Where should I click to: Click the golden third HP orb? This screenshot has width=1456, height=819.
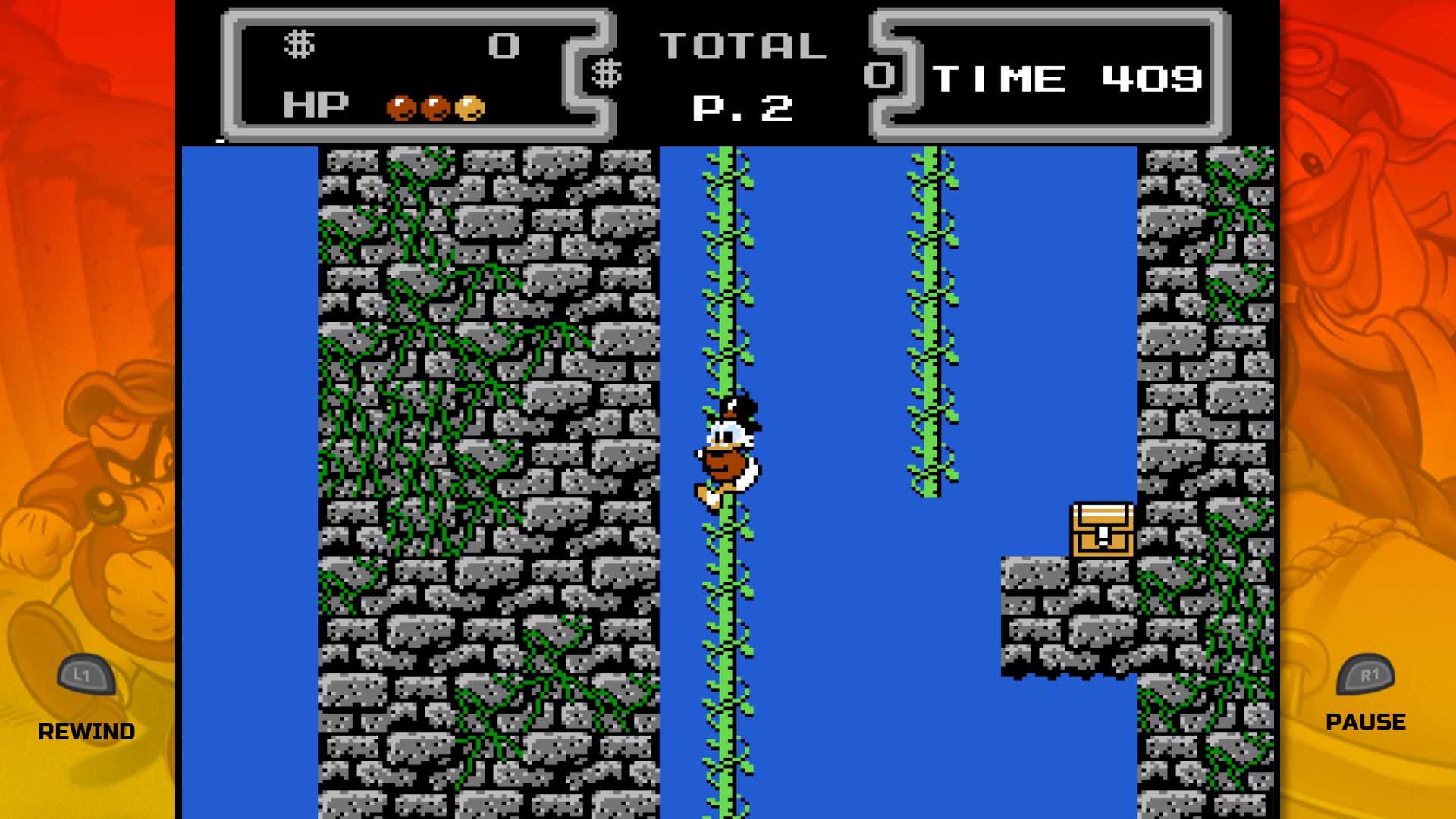[472, 108]
